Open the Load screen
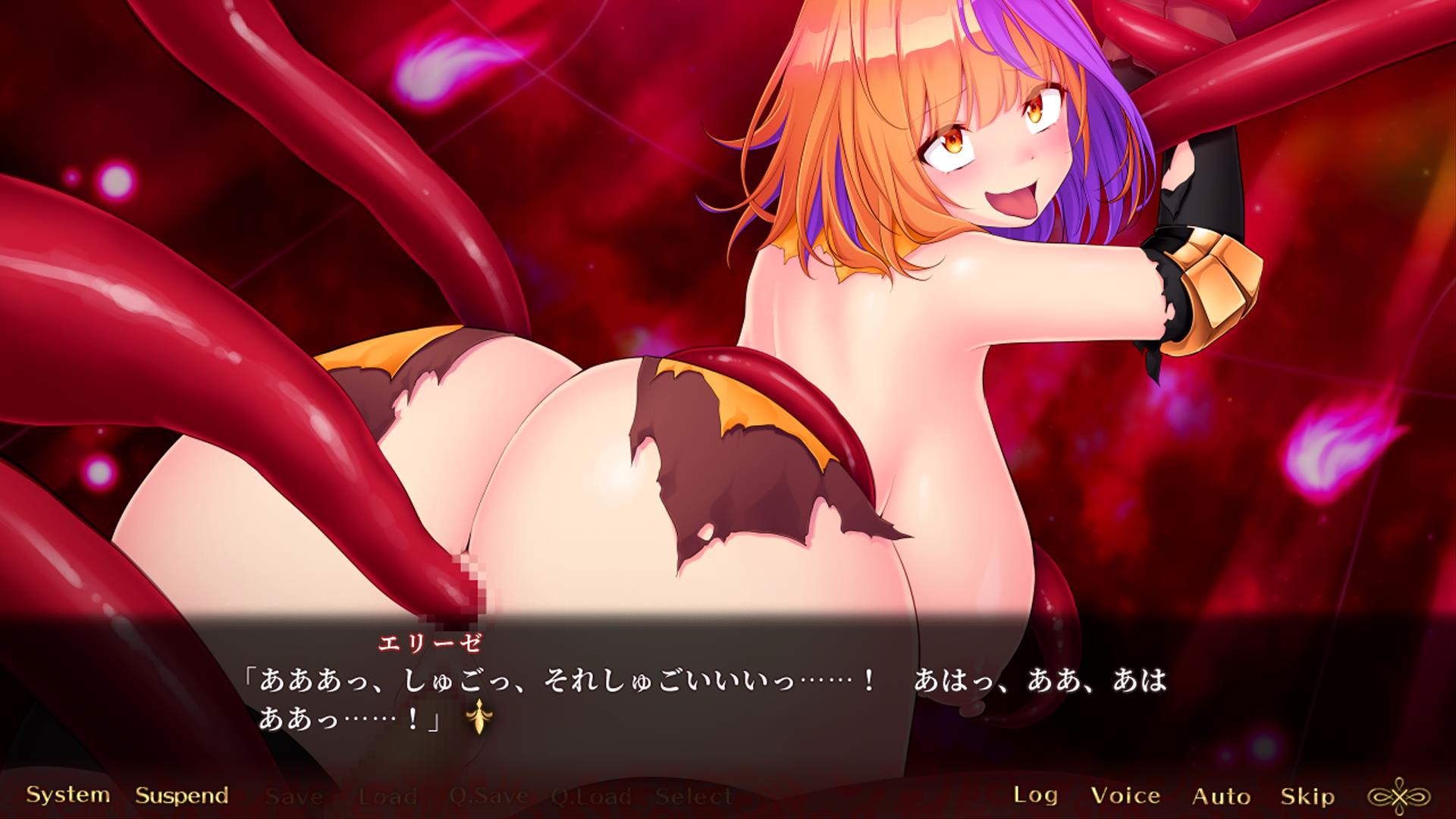The width and height of the screenshot is (1456, 819). 387,796
